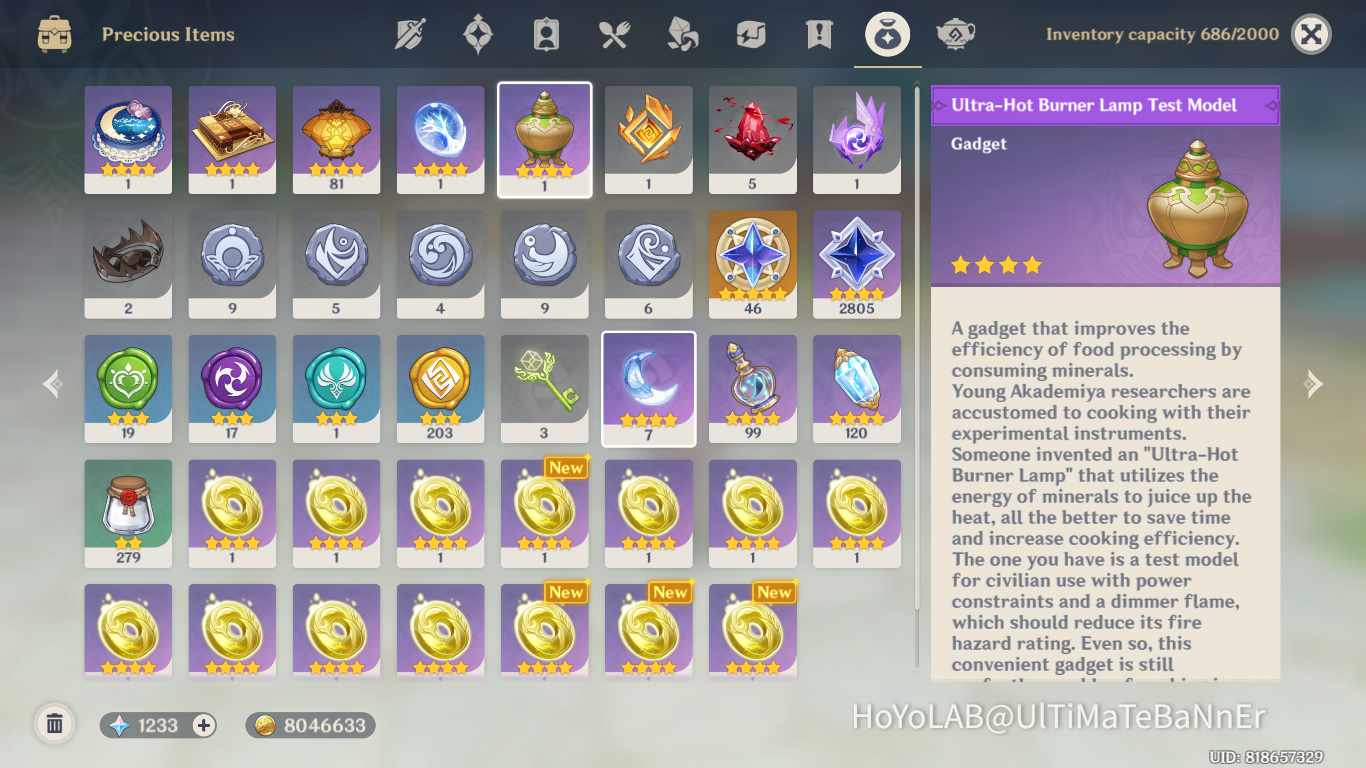Click the left arrow for previous page
Screen dimensions: 1366x768
pyautogui.click(x=51, y=383)
